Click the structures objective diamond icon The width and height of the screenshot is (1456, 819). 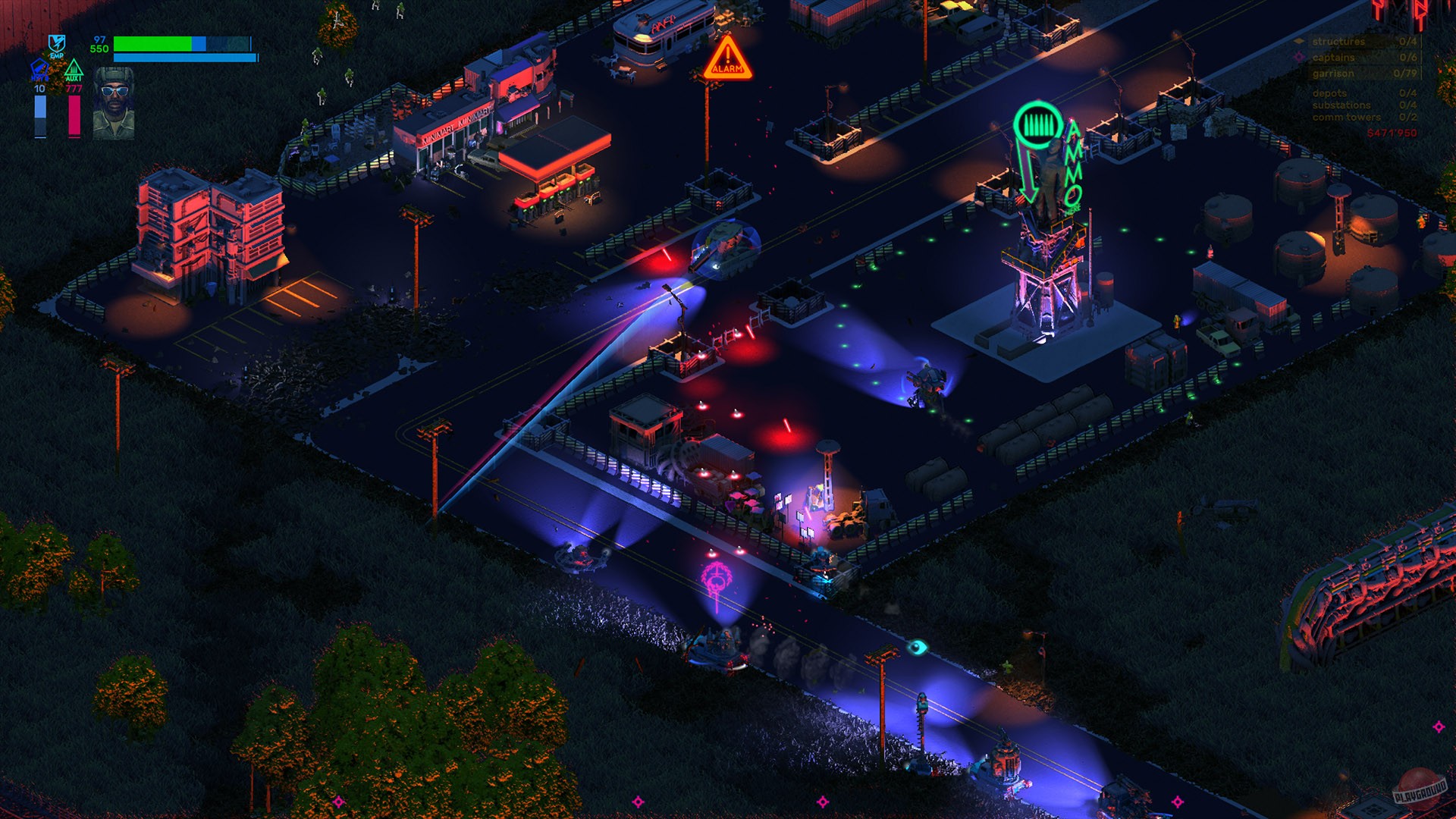pyautogui.click(x=1300, y=42)
